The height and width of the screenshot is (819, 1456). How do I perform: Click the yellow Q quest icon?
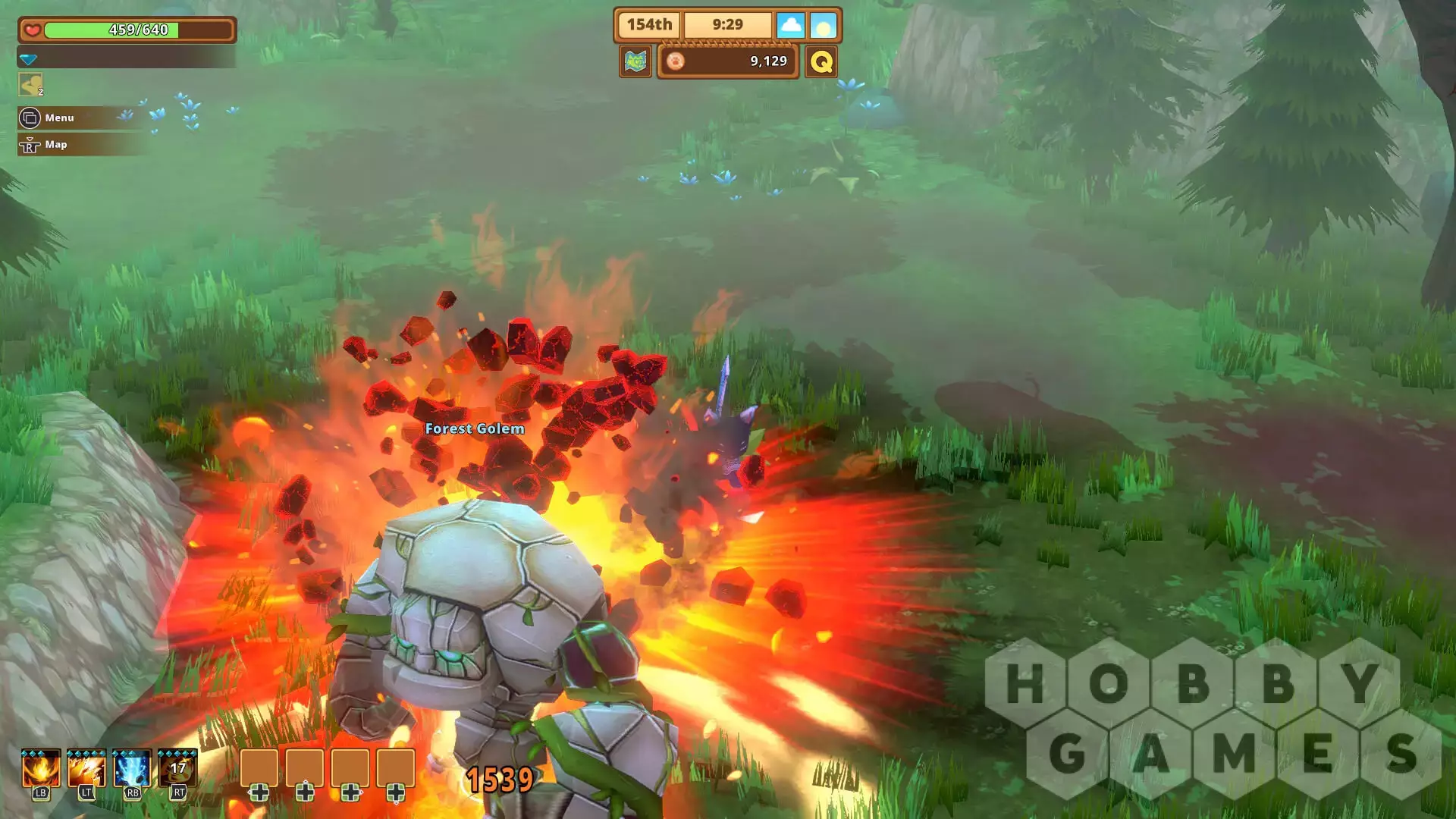coord(821,61)
